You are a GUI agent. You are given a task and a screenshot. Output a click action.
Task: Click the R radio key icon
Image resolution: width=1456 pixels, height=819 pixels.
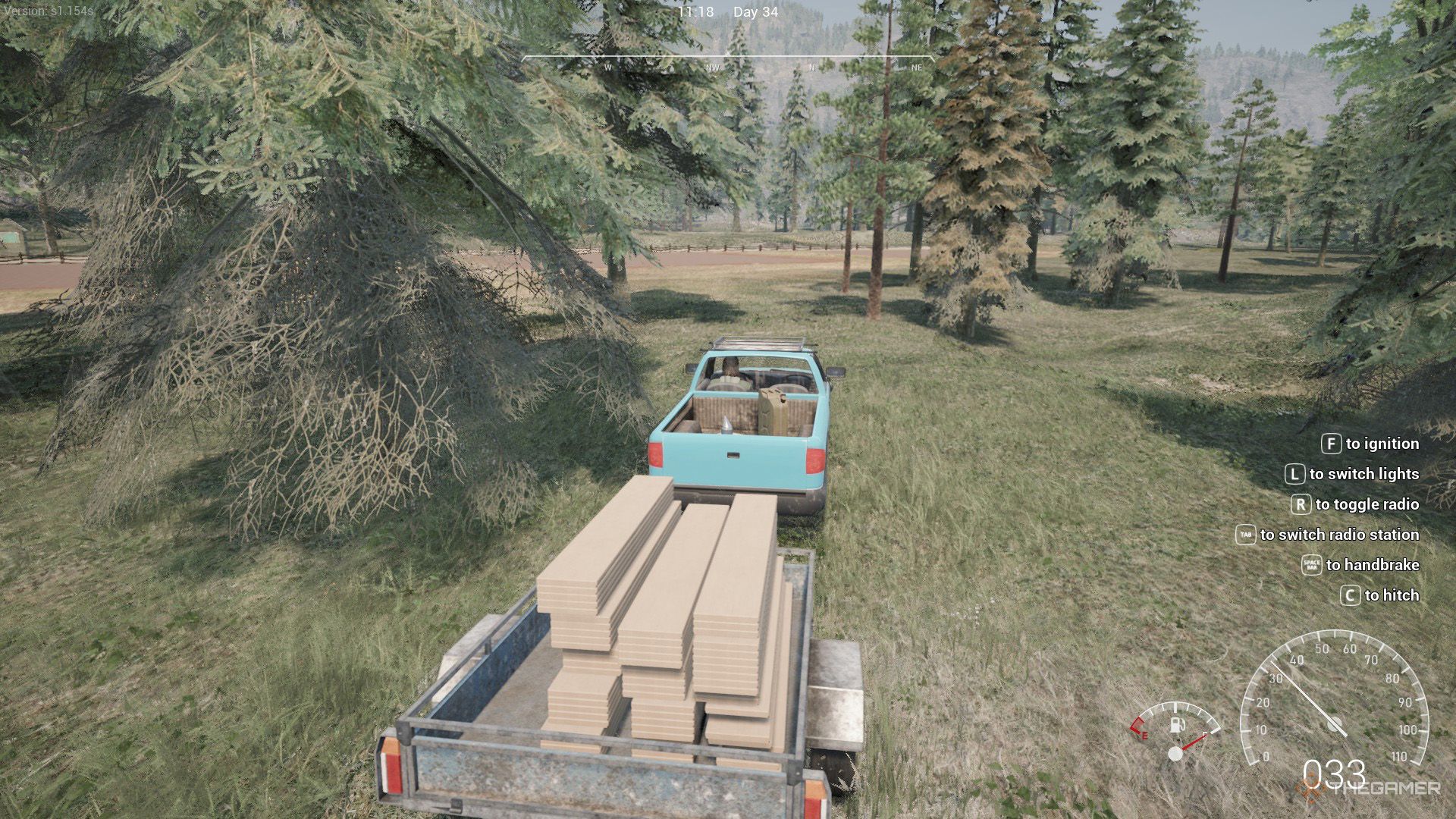[x=1301, y=505]
